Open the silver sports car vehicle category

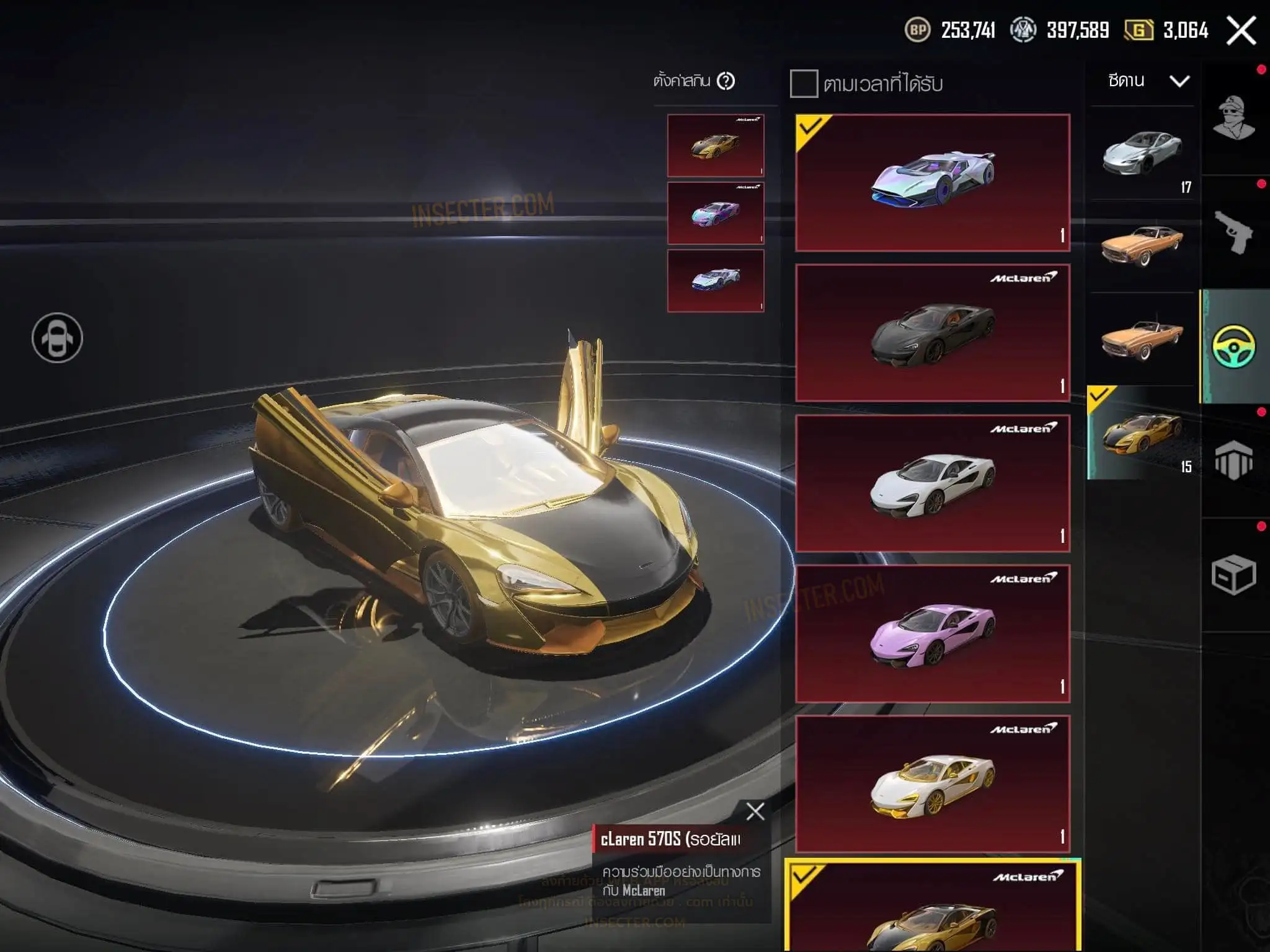[x=1142, y=153]
